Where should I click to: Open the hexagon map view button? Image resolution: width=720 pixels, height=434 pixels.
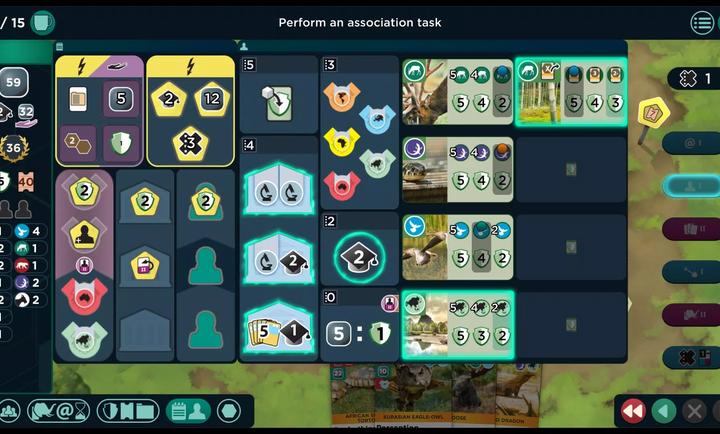(x=228, y=411)
